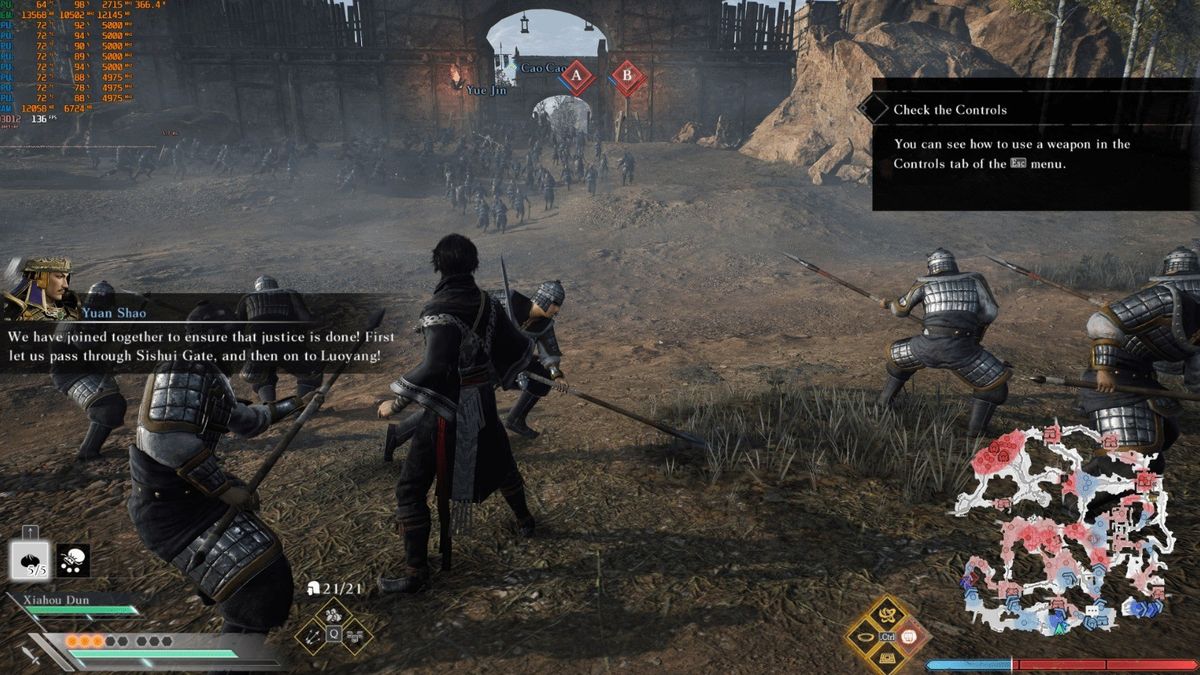This screenshot has height=675, width=1200.
Task: Select the skull bomb item slot
Action: [x=72, y=561]
